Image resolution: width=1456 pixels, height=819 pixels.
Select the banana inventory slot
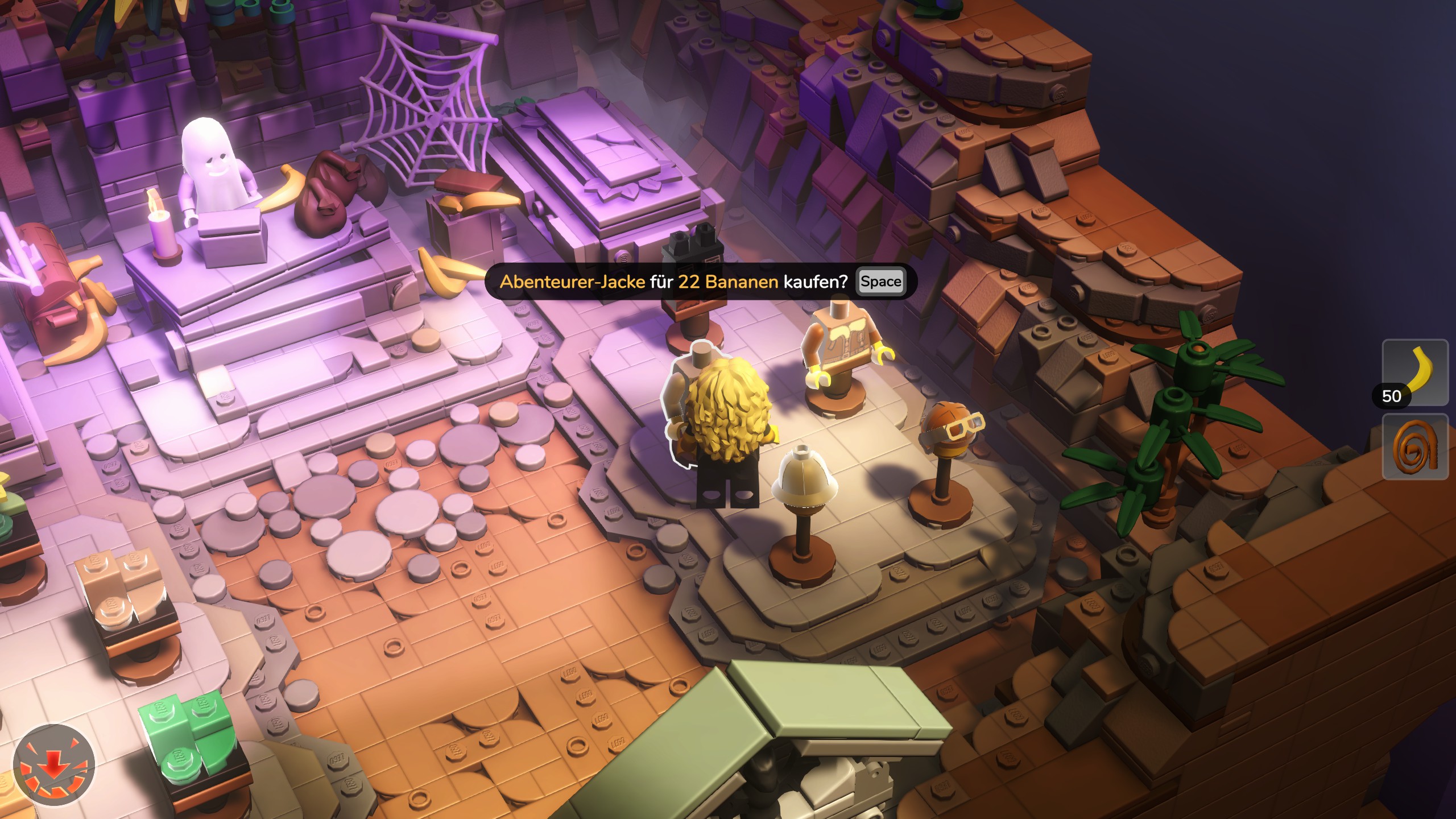coord(1415,373)
